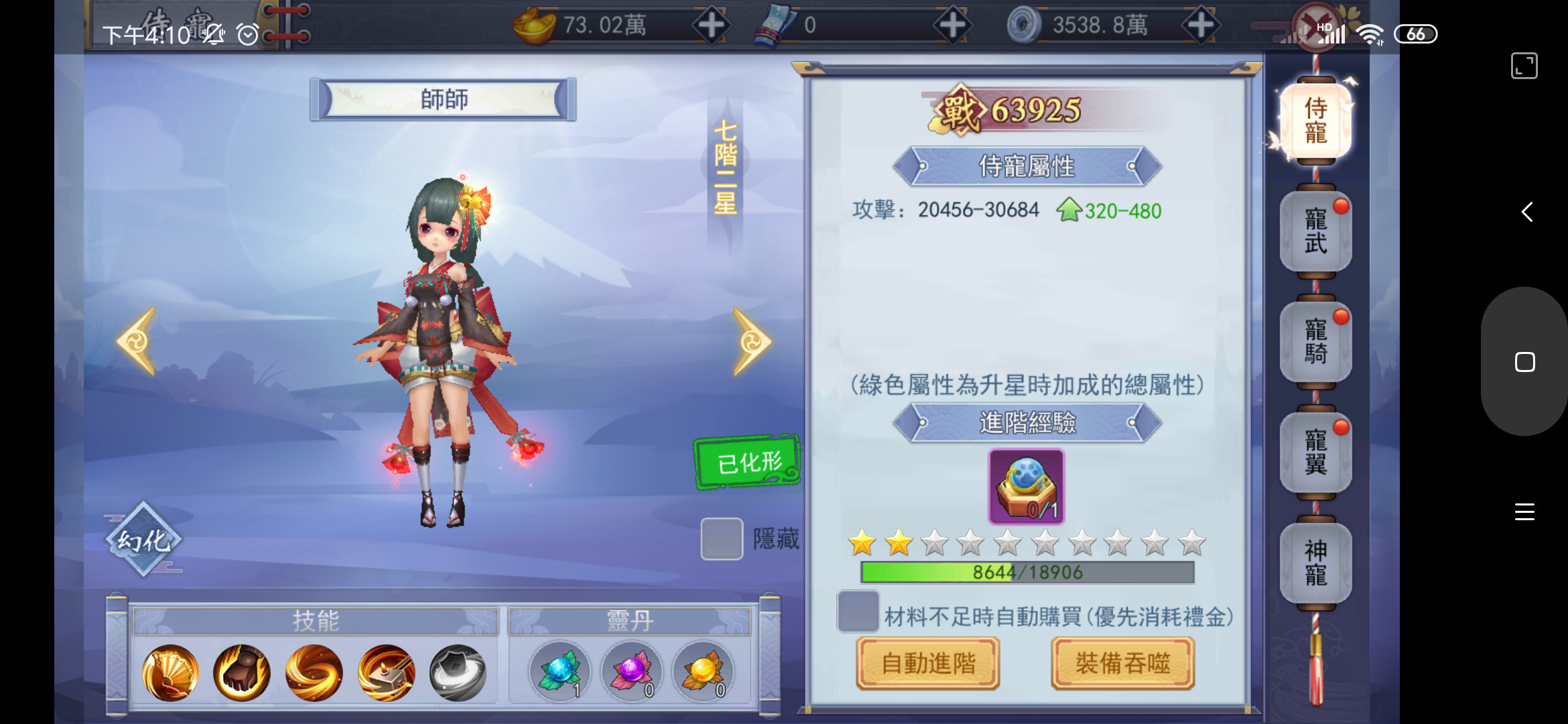1568x724 pixels.
Task: Tap the 進階經驗 material item showing 0/1
Action: (x=1025, y=486)
